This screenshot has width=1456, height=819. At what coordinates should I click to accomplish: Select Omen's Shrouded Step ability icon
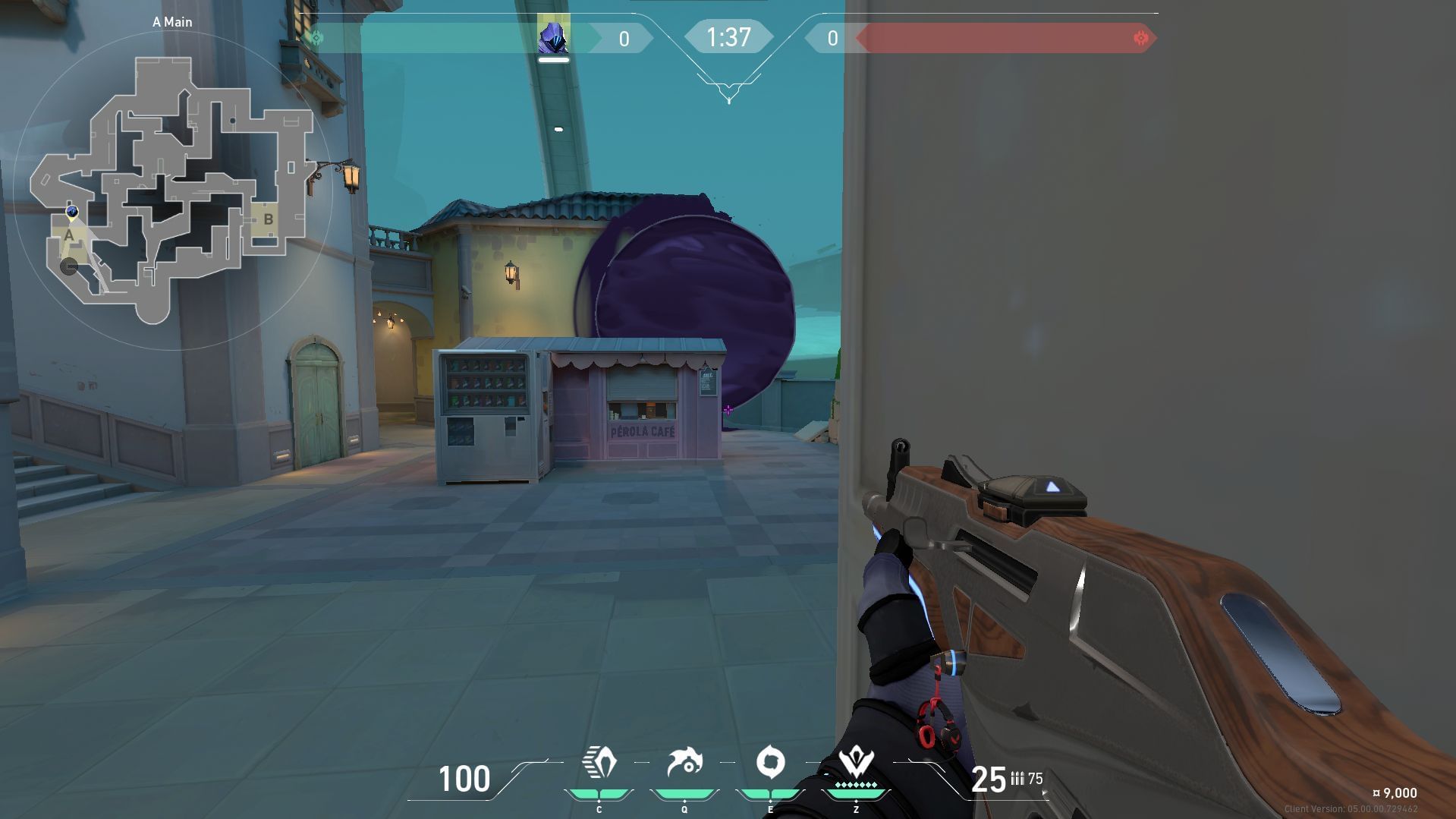(601, 761)
